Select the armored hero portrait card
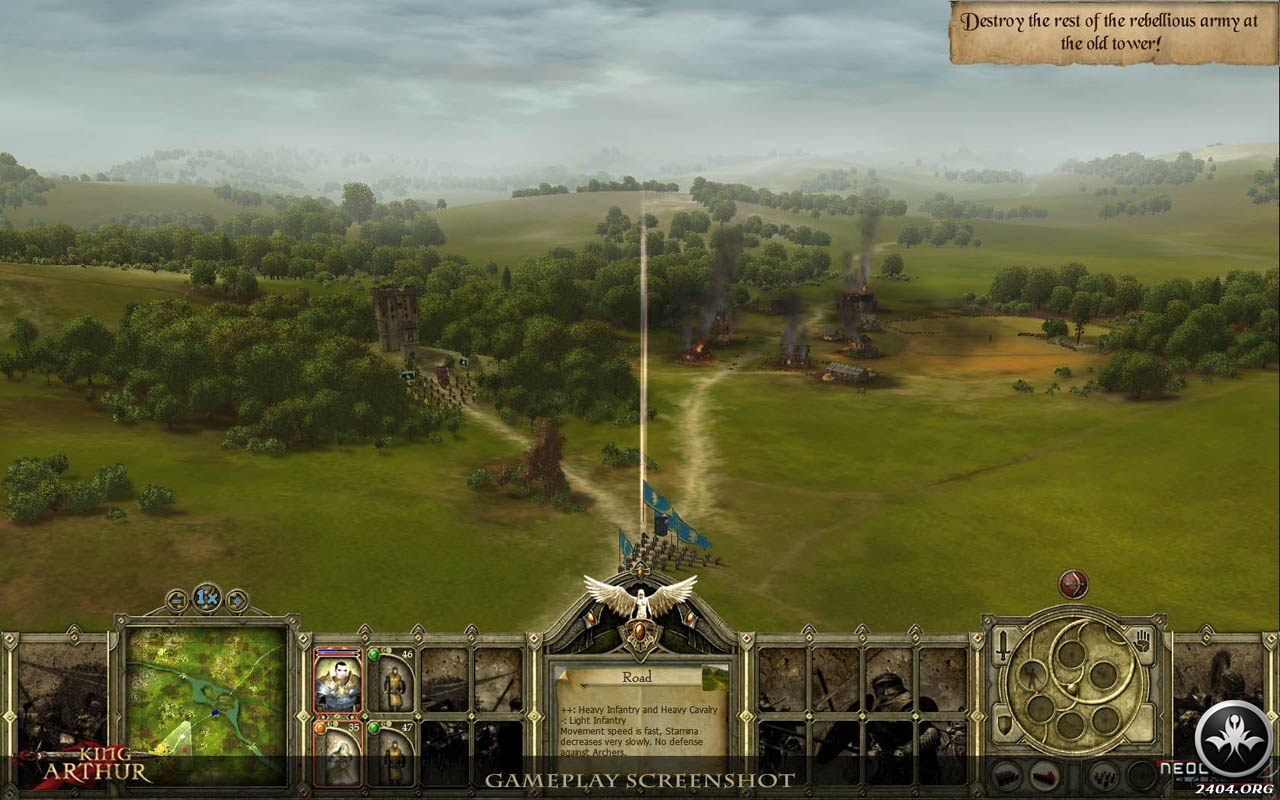 click(337, 680)
